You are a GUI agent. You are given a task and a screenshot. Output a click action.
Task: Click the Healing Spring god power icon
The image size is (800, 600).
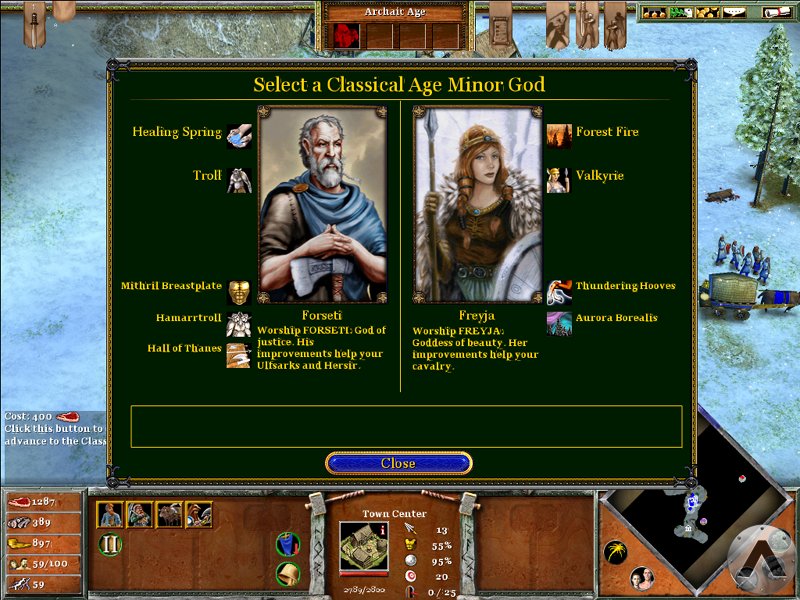pyautogui.click(x=238, y=134)
